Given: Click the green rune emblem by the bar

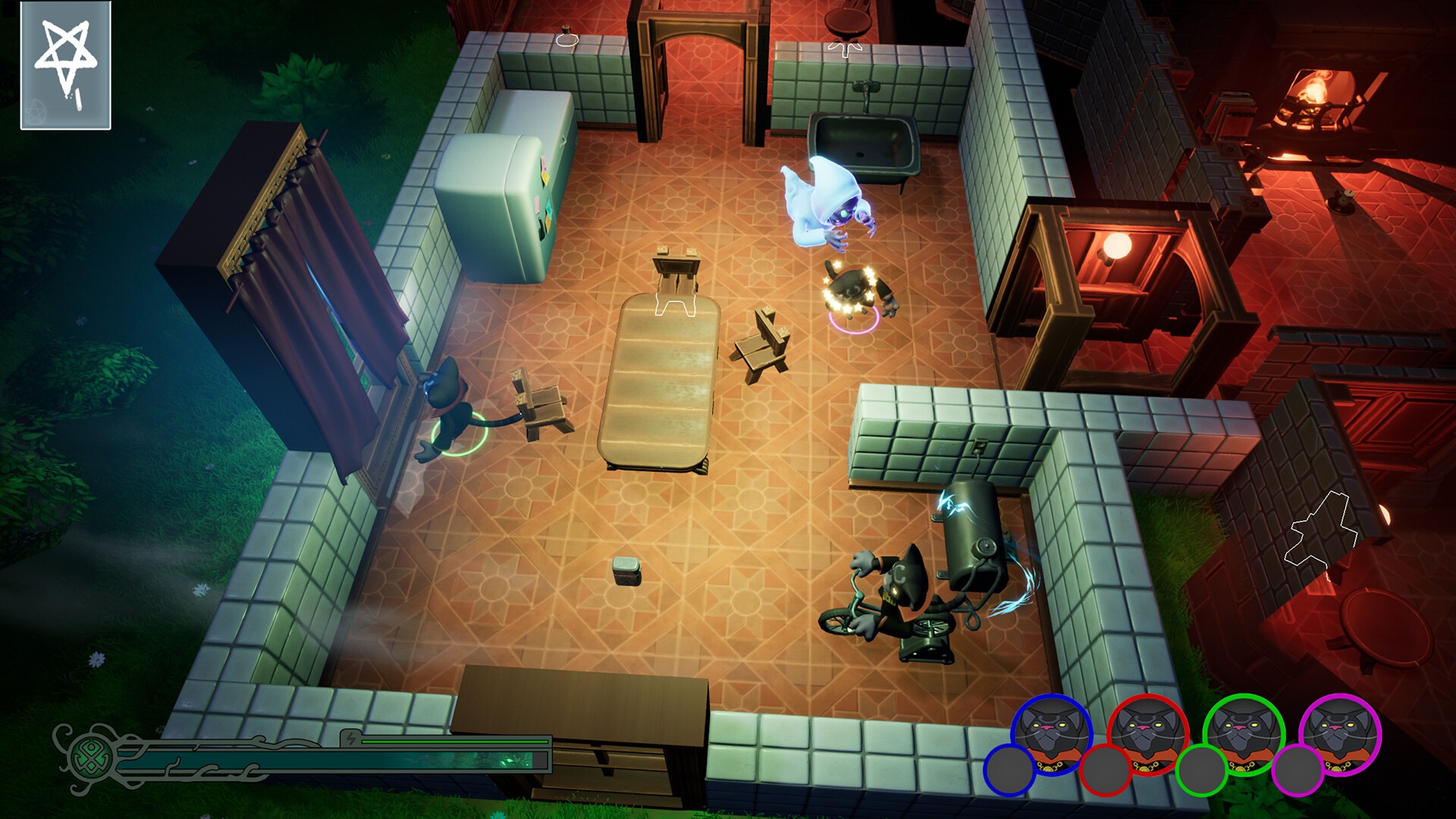Looking at the screenshot, I should pyautogui.click(x=93, y=756).
